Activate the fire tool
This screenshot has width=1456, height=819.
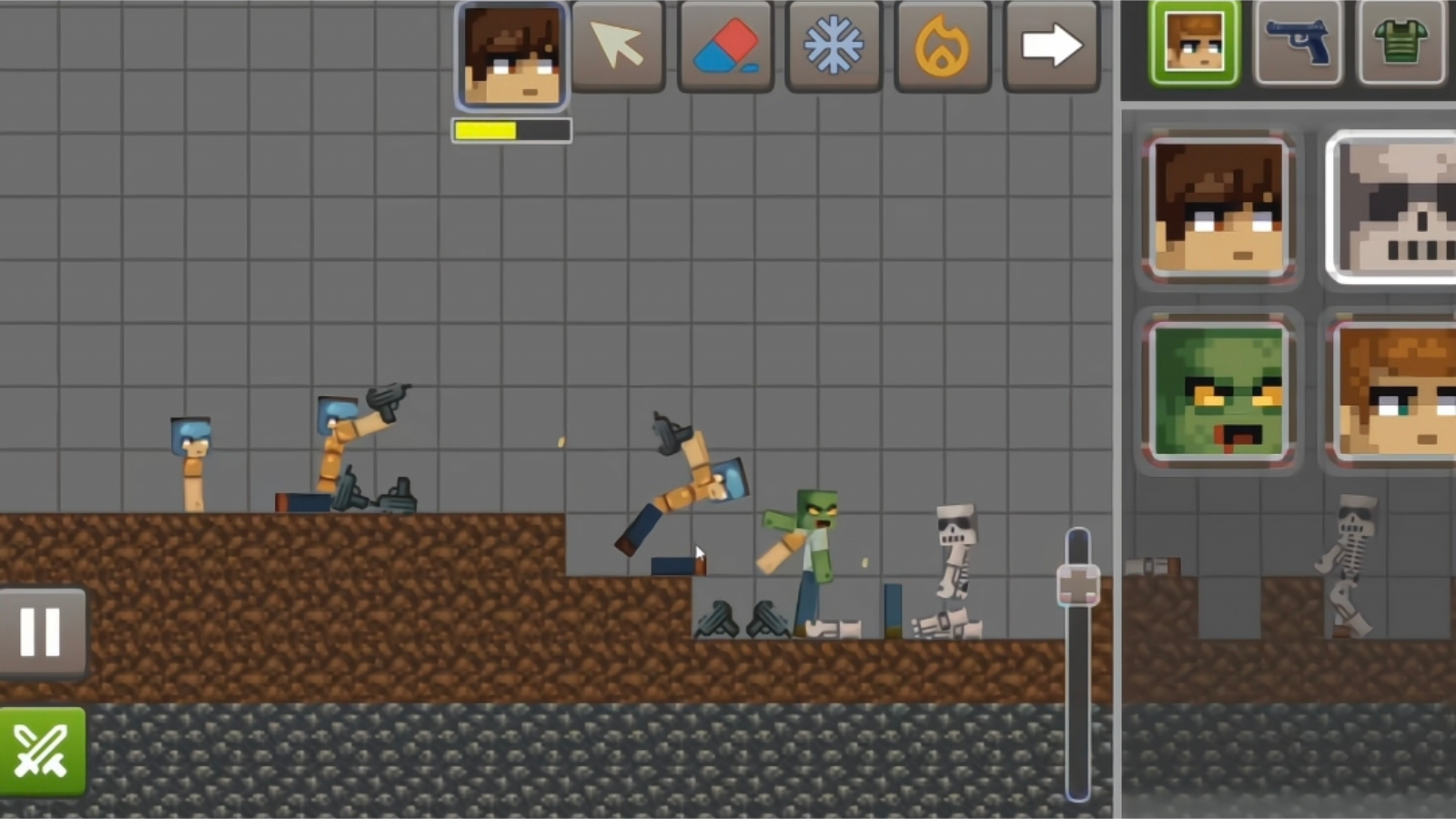coord(942,47)
